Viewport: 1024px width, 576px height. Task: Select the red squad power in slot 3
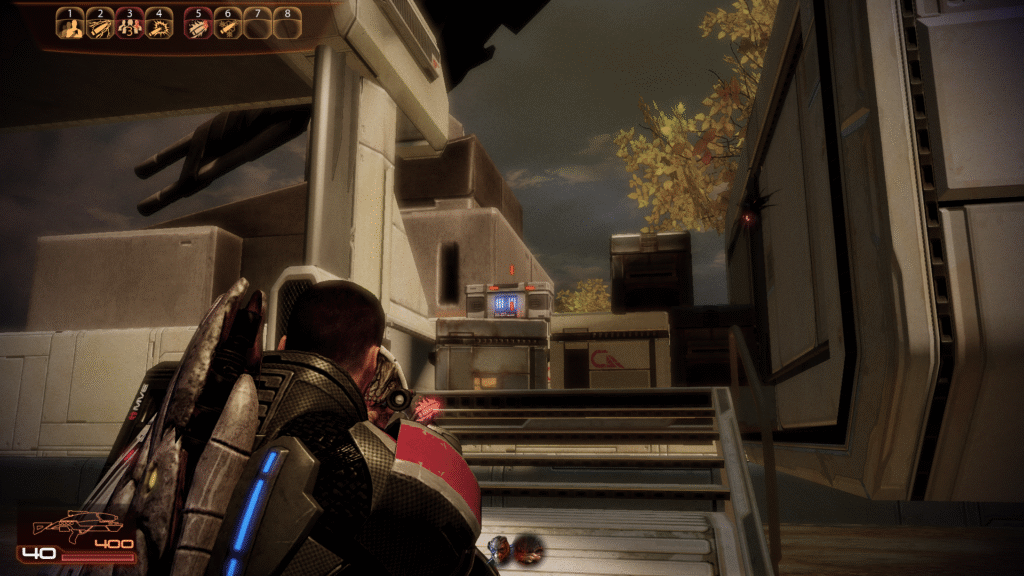(x=129, y=26)
